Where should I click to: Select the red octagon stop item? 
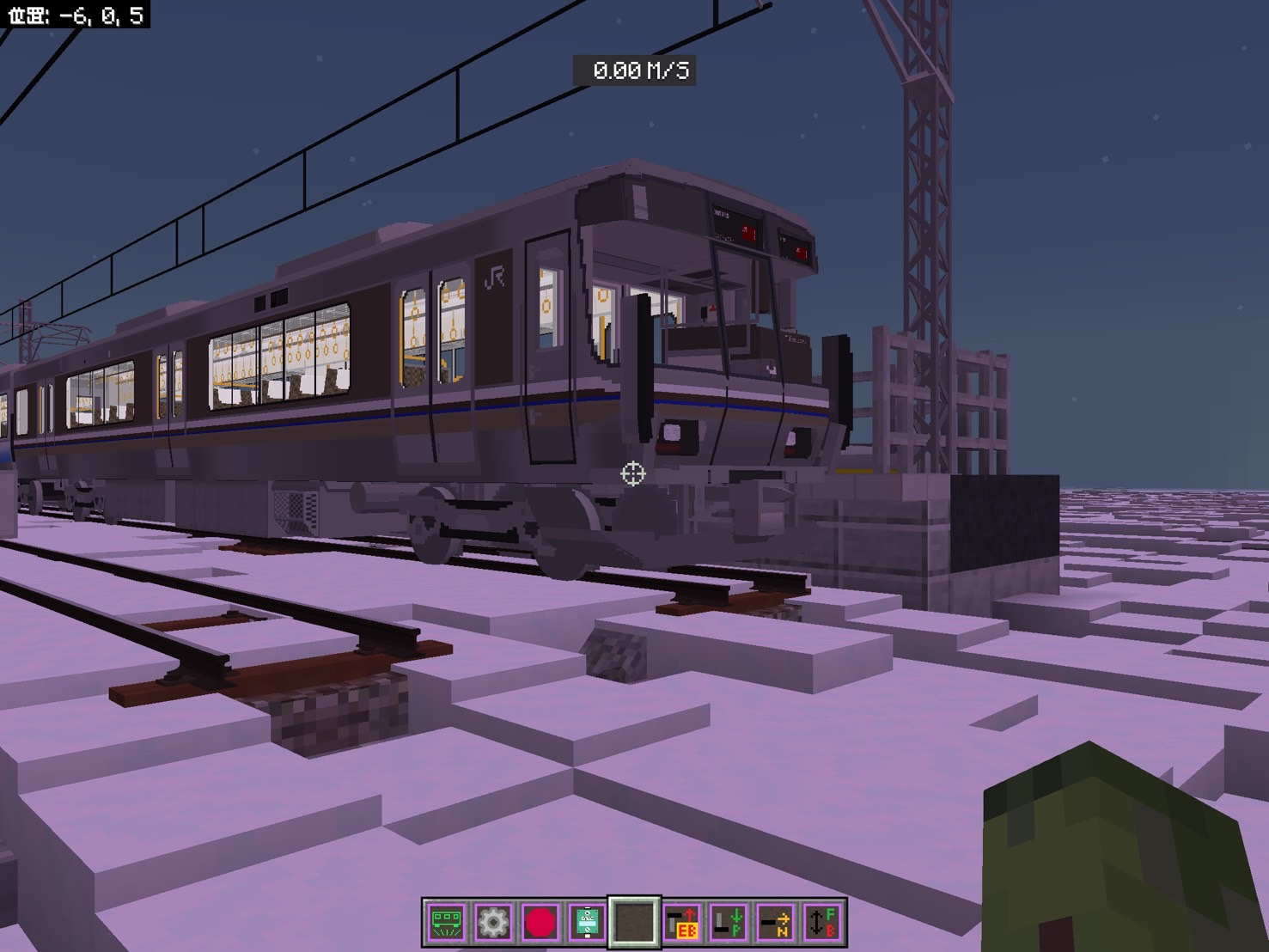click(540, 923)
